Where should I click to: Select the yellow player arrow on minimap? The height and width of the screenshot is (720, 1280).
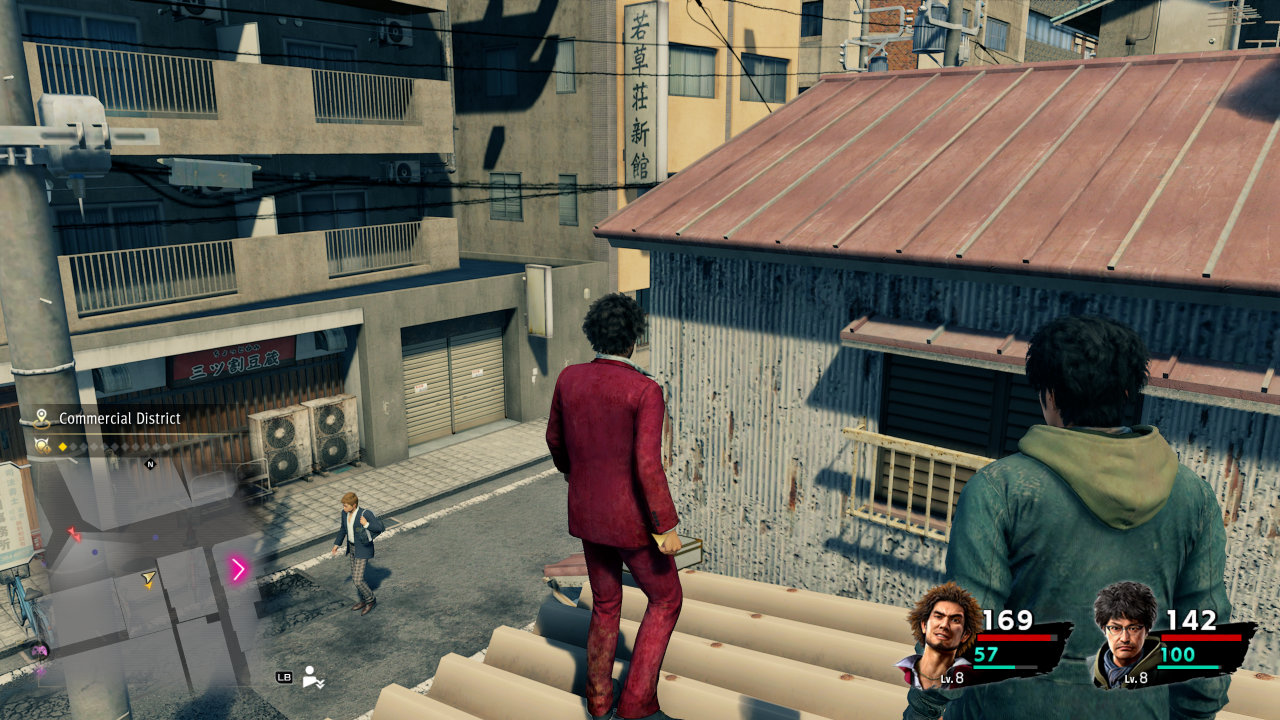click(x=149, y=579)
